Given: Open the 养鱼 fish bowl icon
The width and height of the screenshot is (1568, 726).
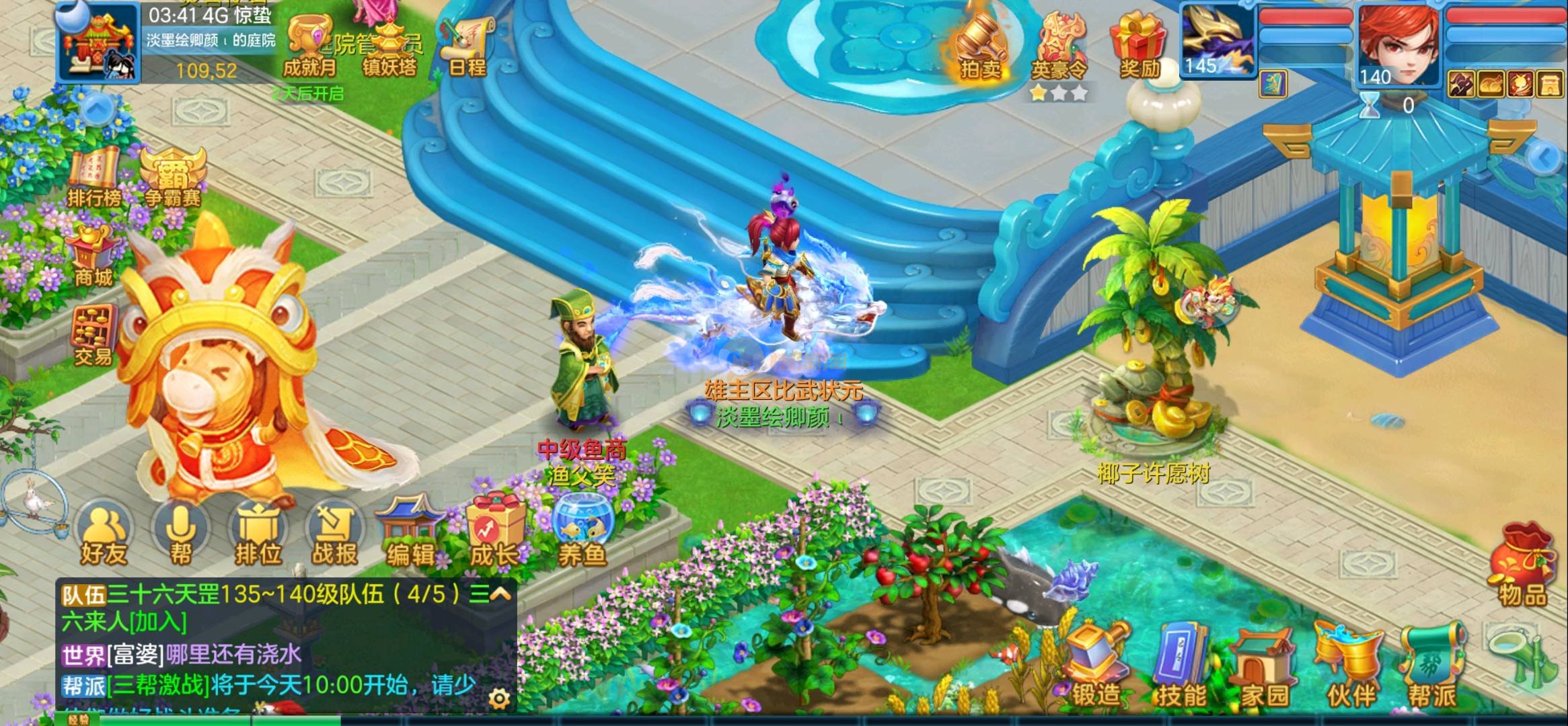Looking at the screenshot, I should (581, 534).
